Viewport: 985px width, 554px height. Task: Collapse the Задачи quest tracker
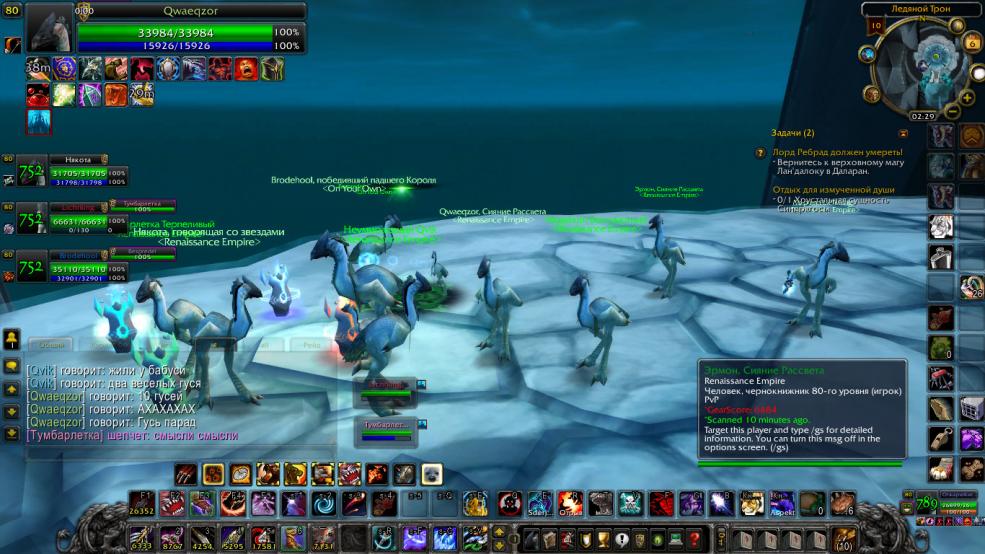[x=903, y=132]
